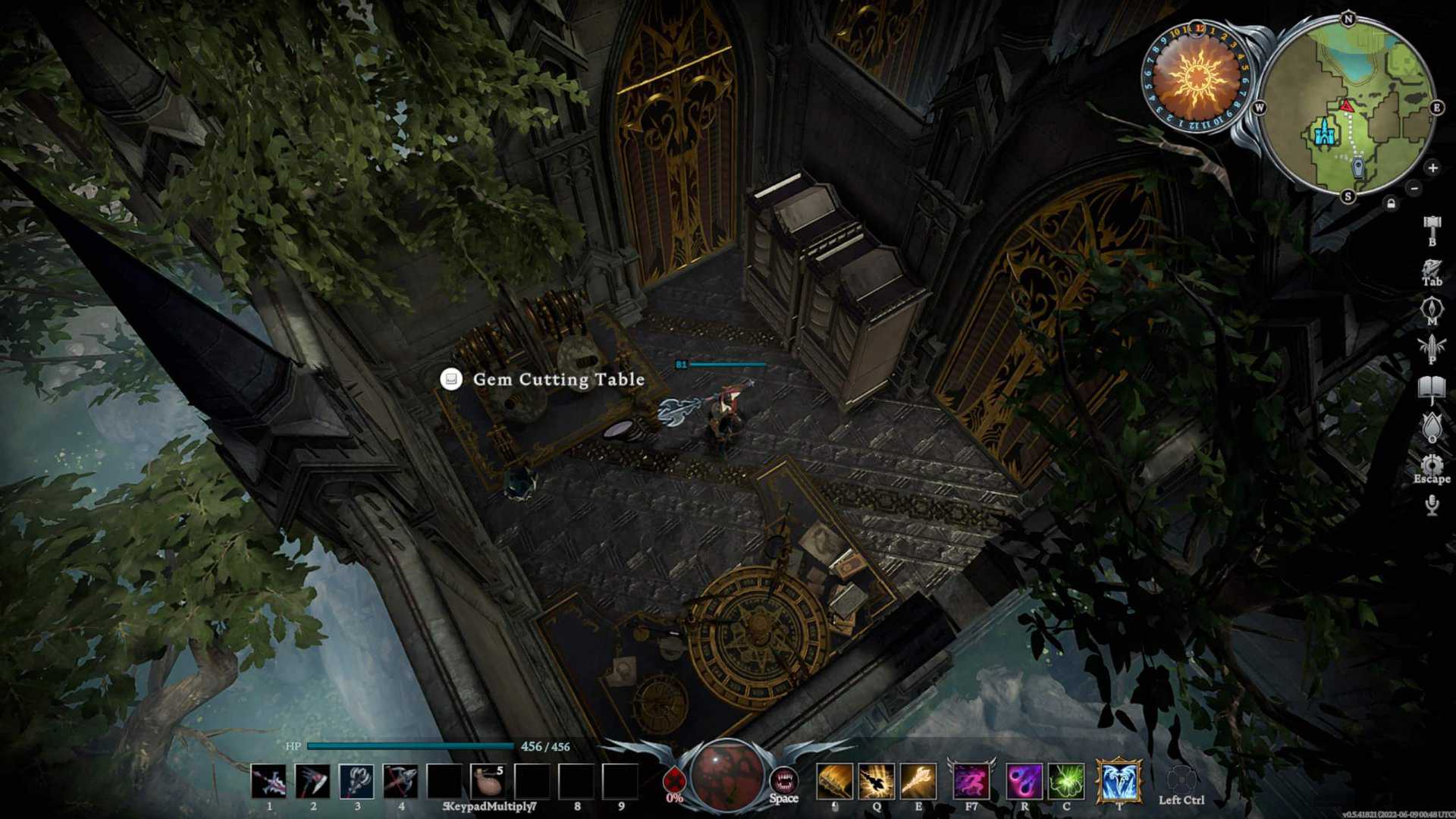This screenshot has height=819, width=1456.
Task: Open the build menu hammer icon
Action: pos(1431,225)
